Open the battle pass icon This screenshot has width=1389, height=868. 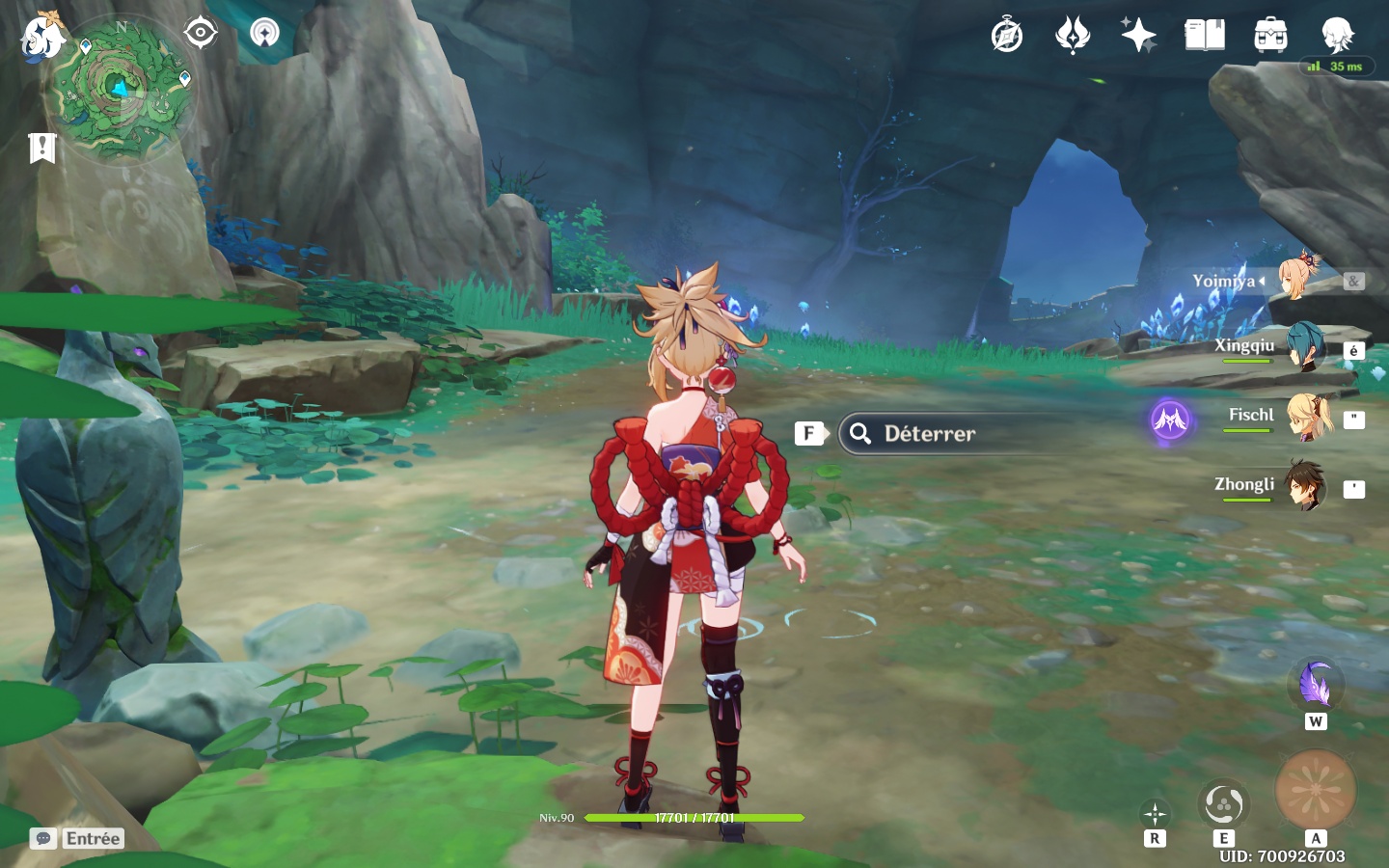(x=1073, y=36)
